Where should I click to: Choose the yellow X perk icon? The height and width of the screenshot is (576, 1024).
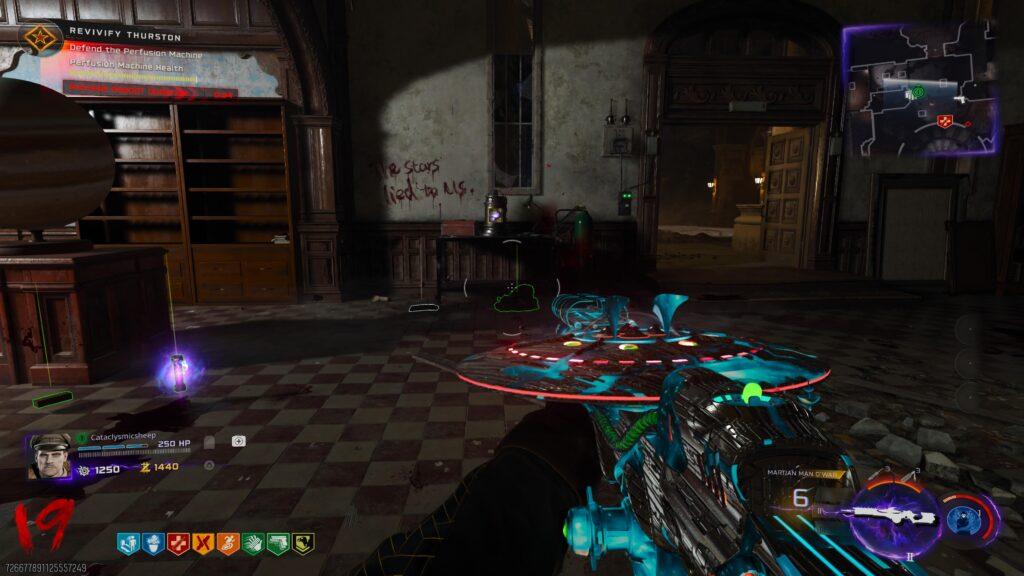pos(203,544)
